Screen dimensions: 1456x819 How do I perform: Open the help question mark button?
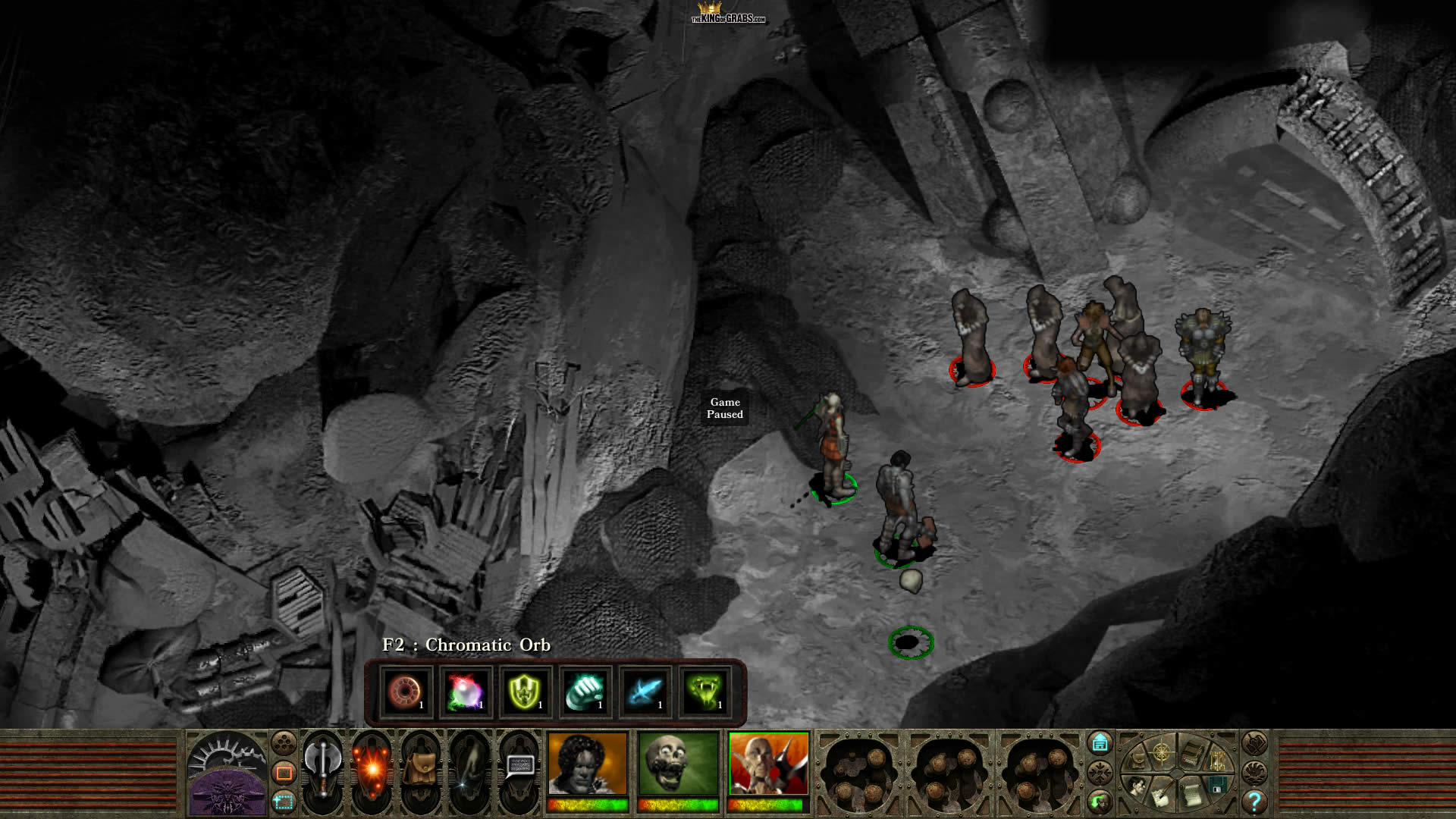pos(1254,801)
